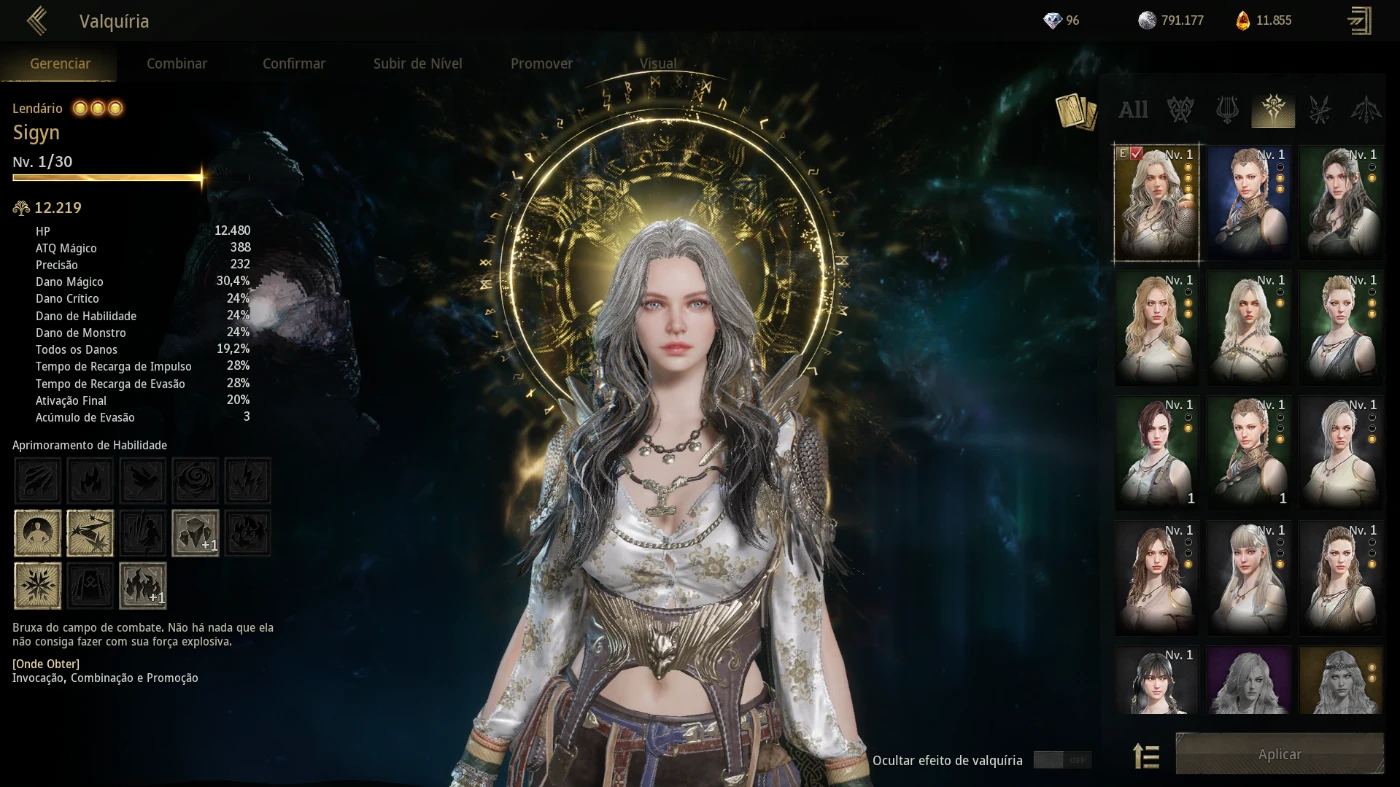Click the meditating figure skill icon
Viewport: 1400px width, 787px height.
(37, 533)
